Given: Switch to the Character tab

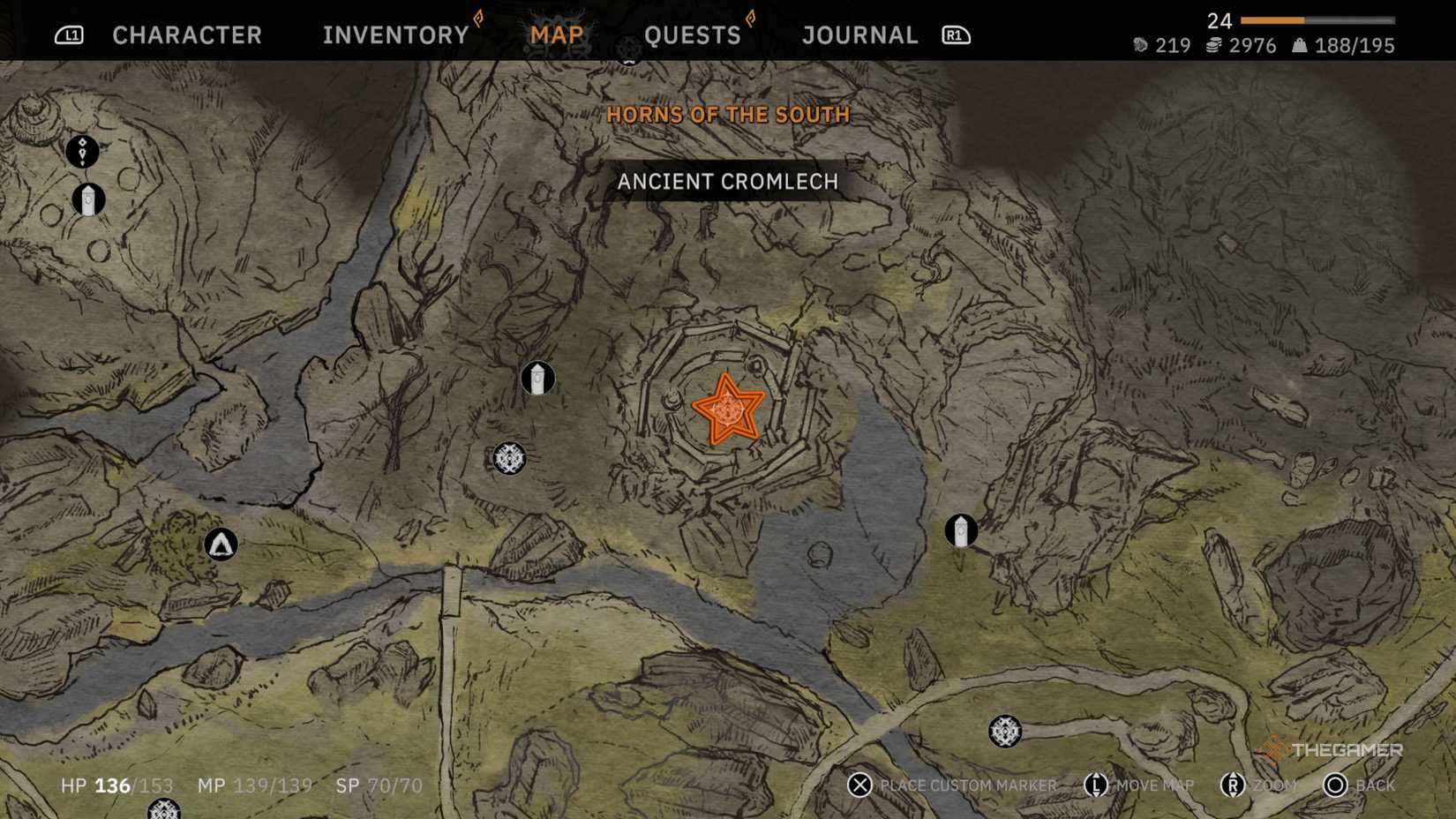Looking at the screenshot, I should coord(187,35).
